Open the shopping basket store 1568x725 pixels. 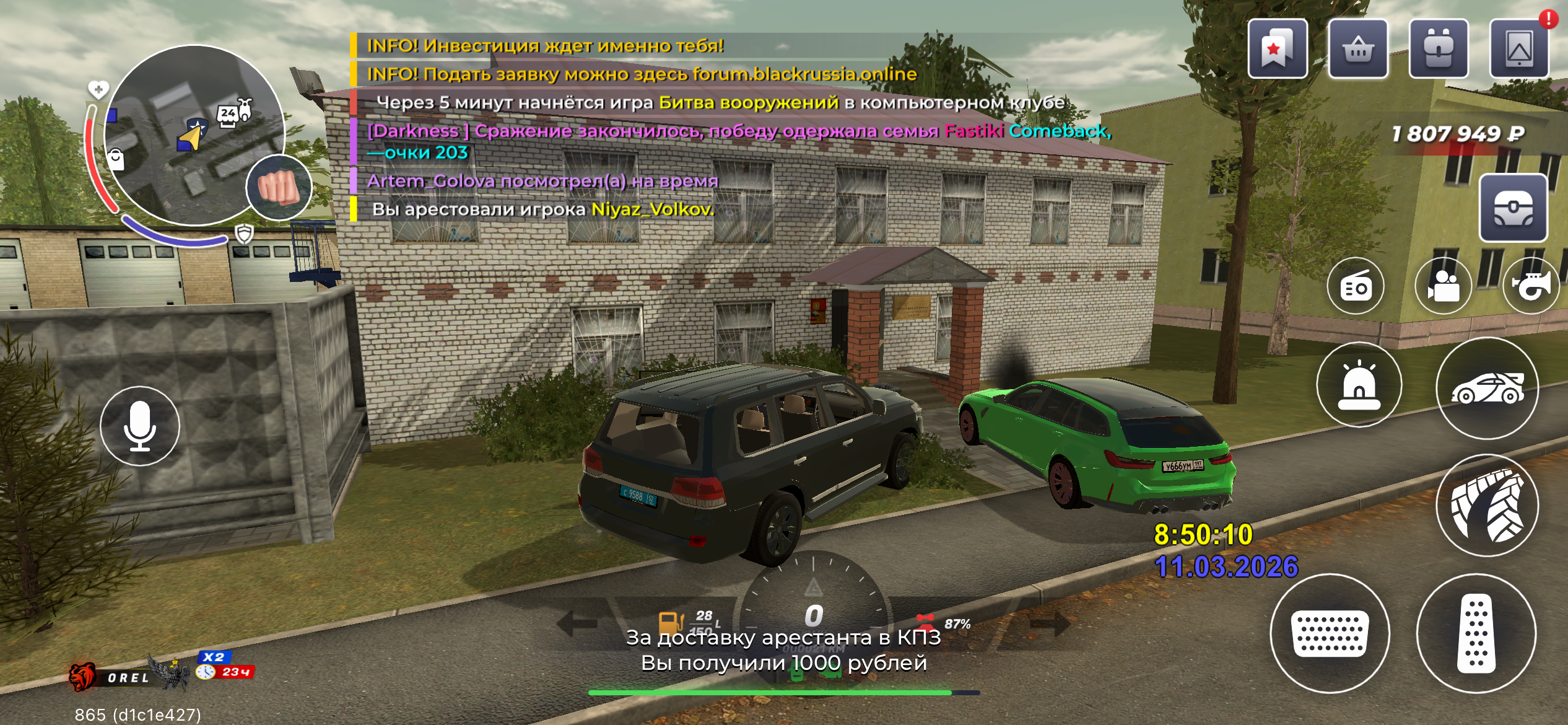[x=1357, y=49]
